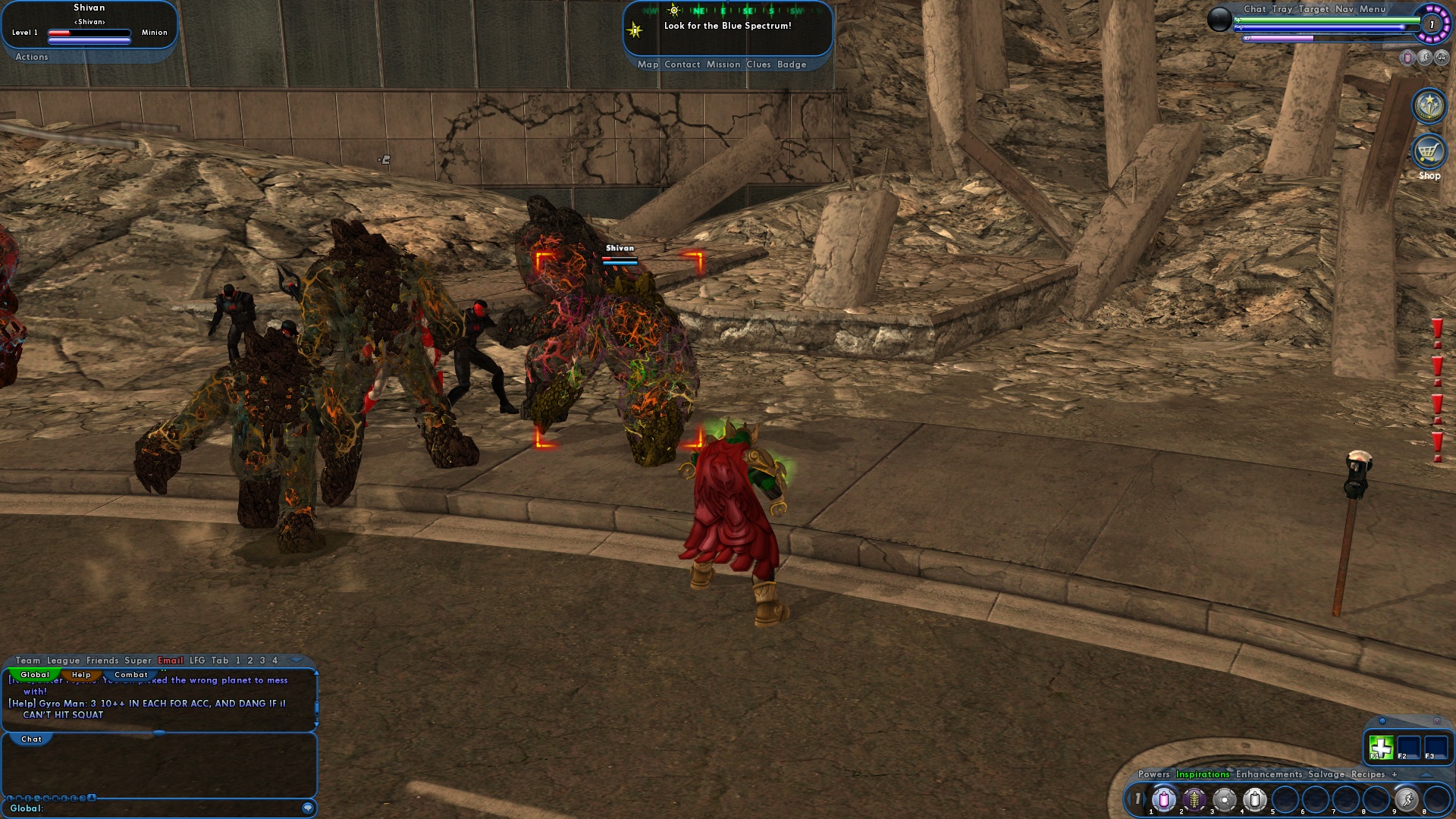
Task: Select the Help chat tab toggle
Action: click(x=81, y=673)
